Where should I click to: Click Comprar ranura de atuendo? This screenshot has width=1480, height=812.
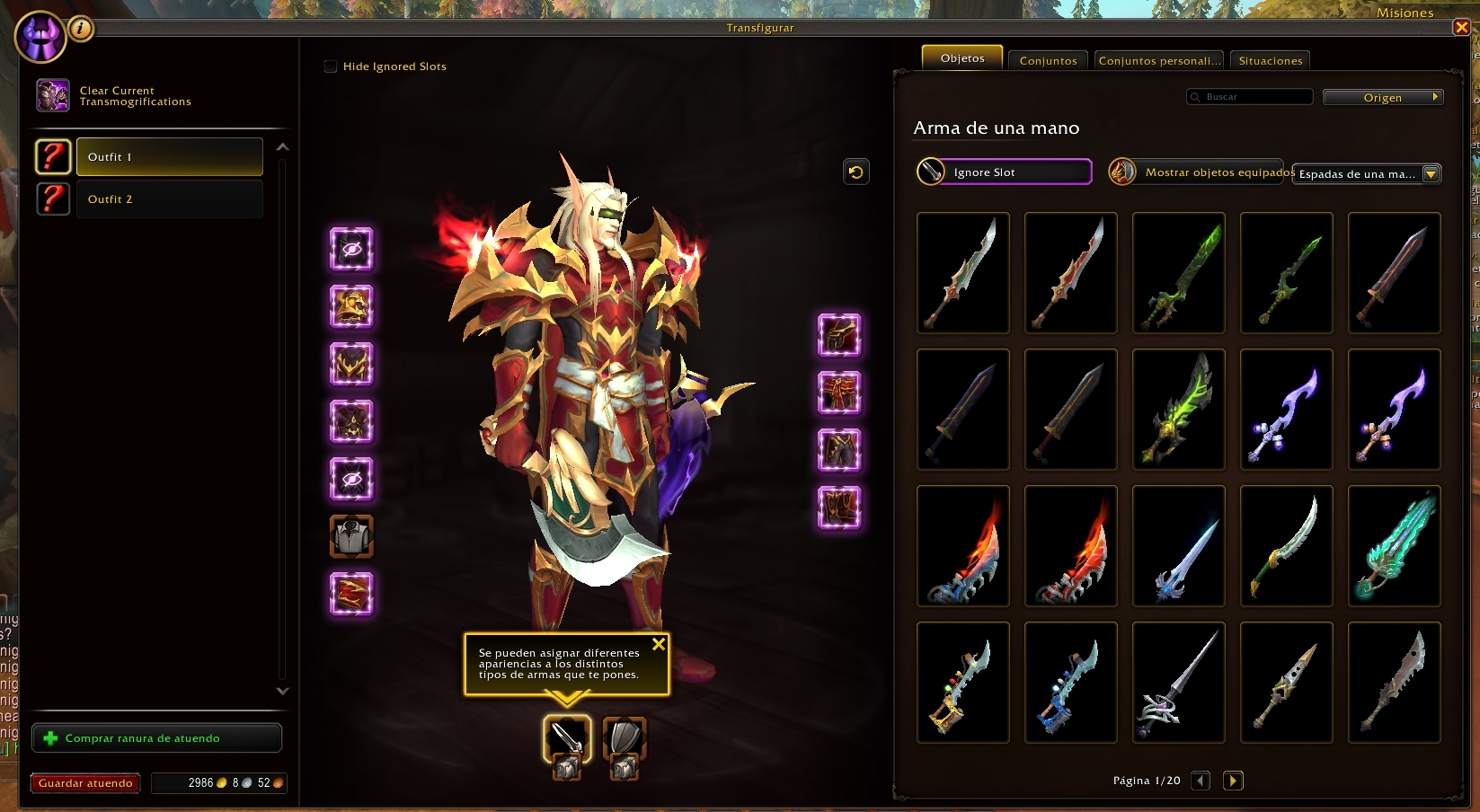click(x=157, y=738)
